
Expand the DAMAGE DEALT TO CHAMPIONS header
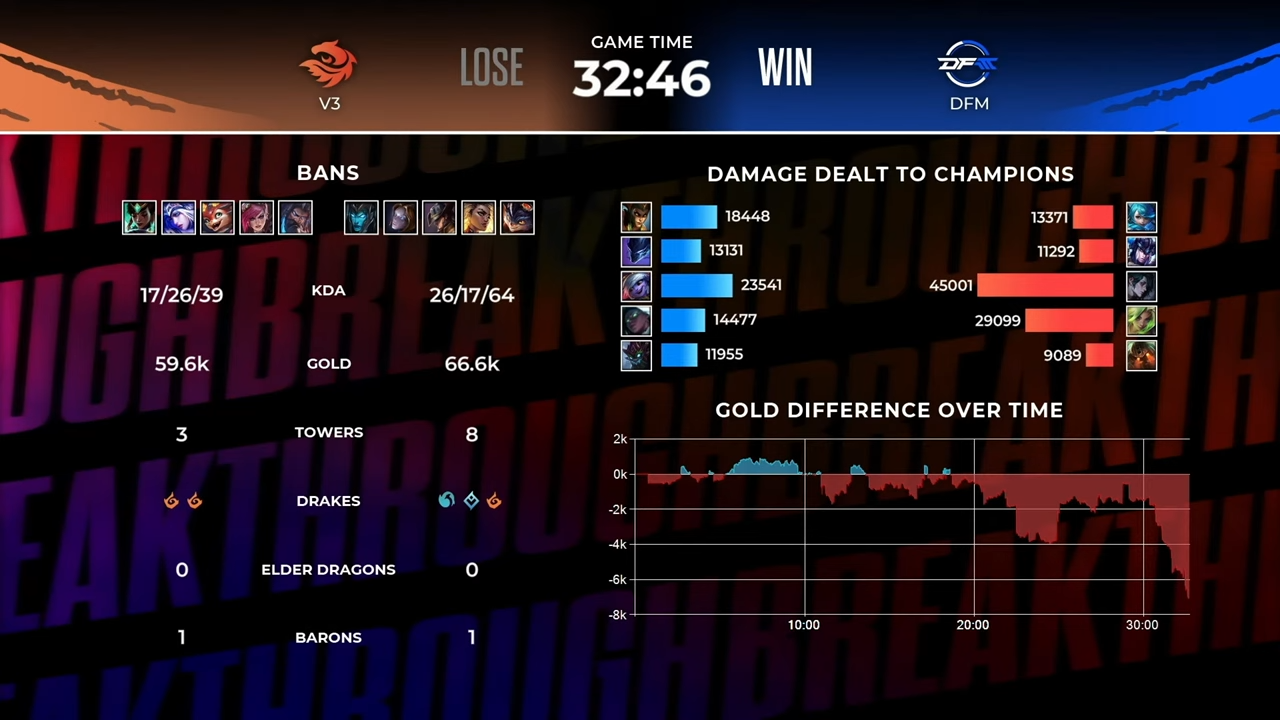pyautogui.click(x=890, y=173)
